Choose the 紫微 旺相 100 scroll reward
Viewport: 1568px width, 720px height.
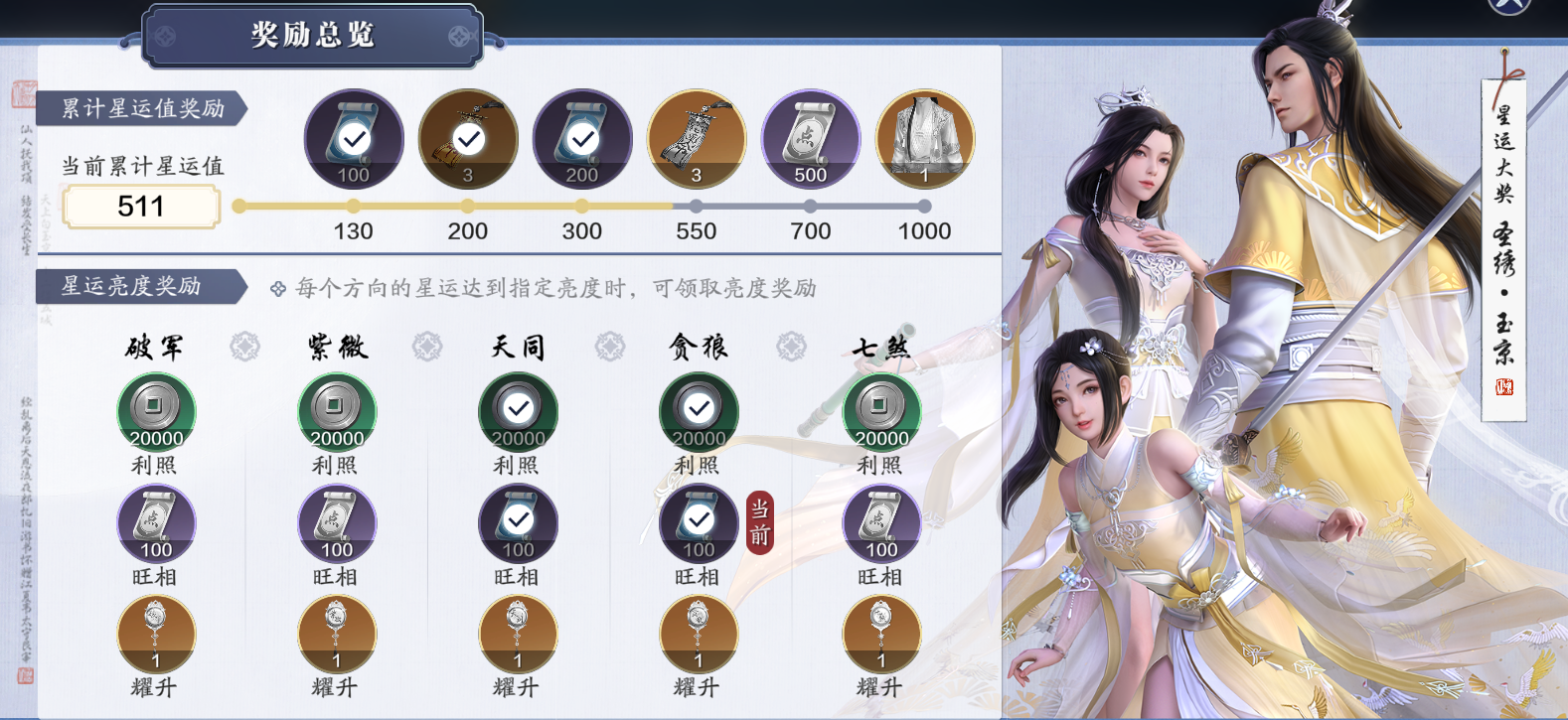[x=337, y=523]
